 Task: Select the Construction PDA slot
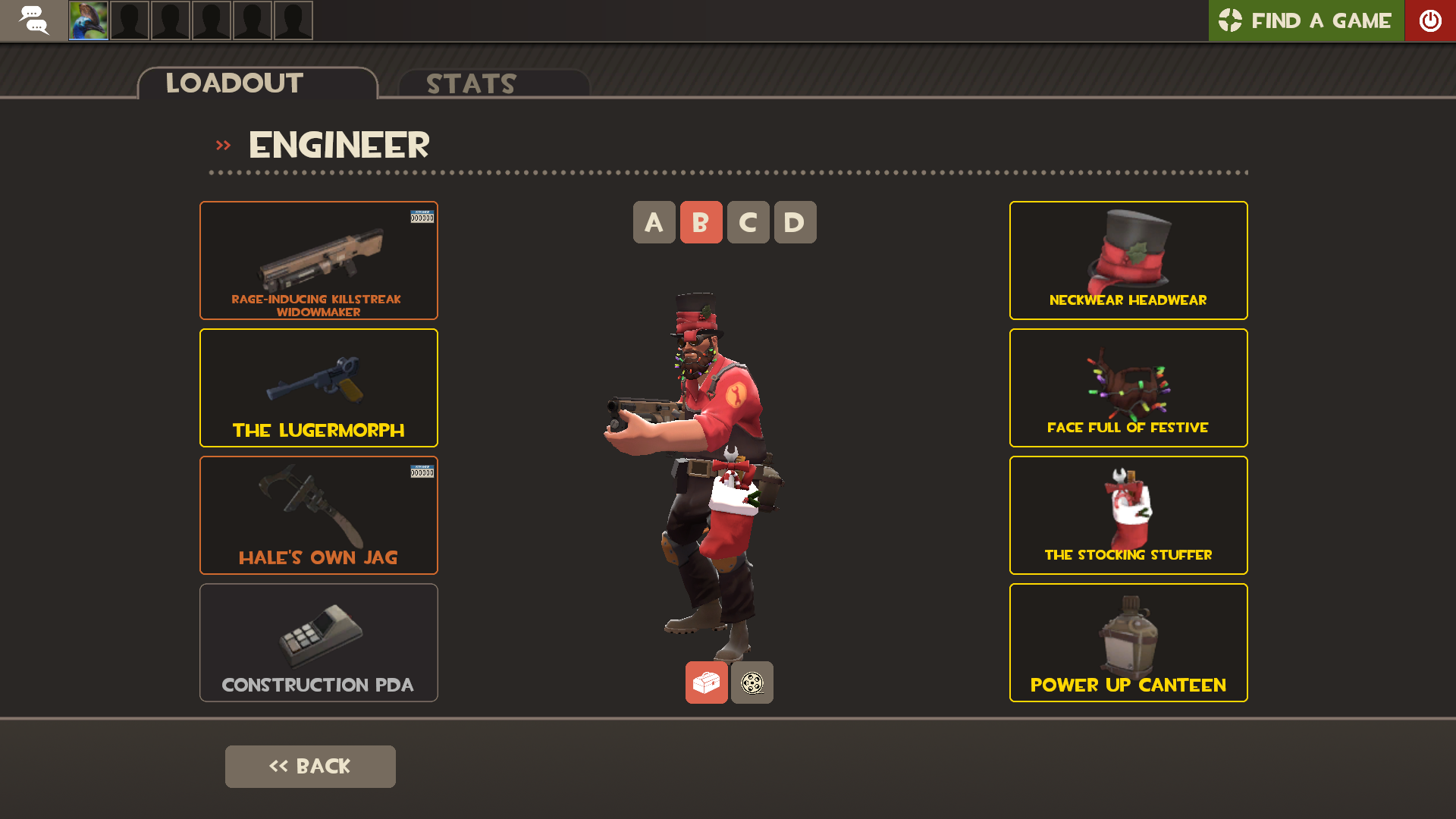coord(318,642)
